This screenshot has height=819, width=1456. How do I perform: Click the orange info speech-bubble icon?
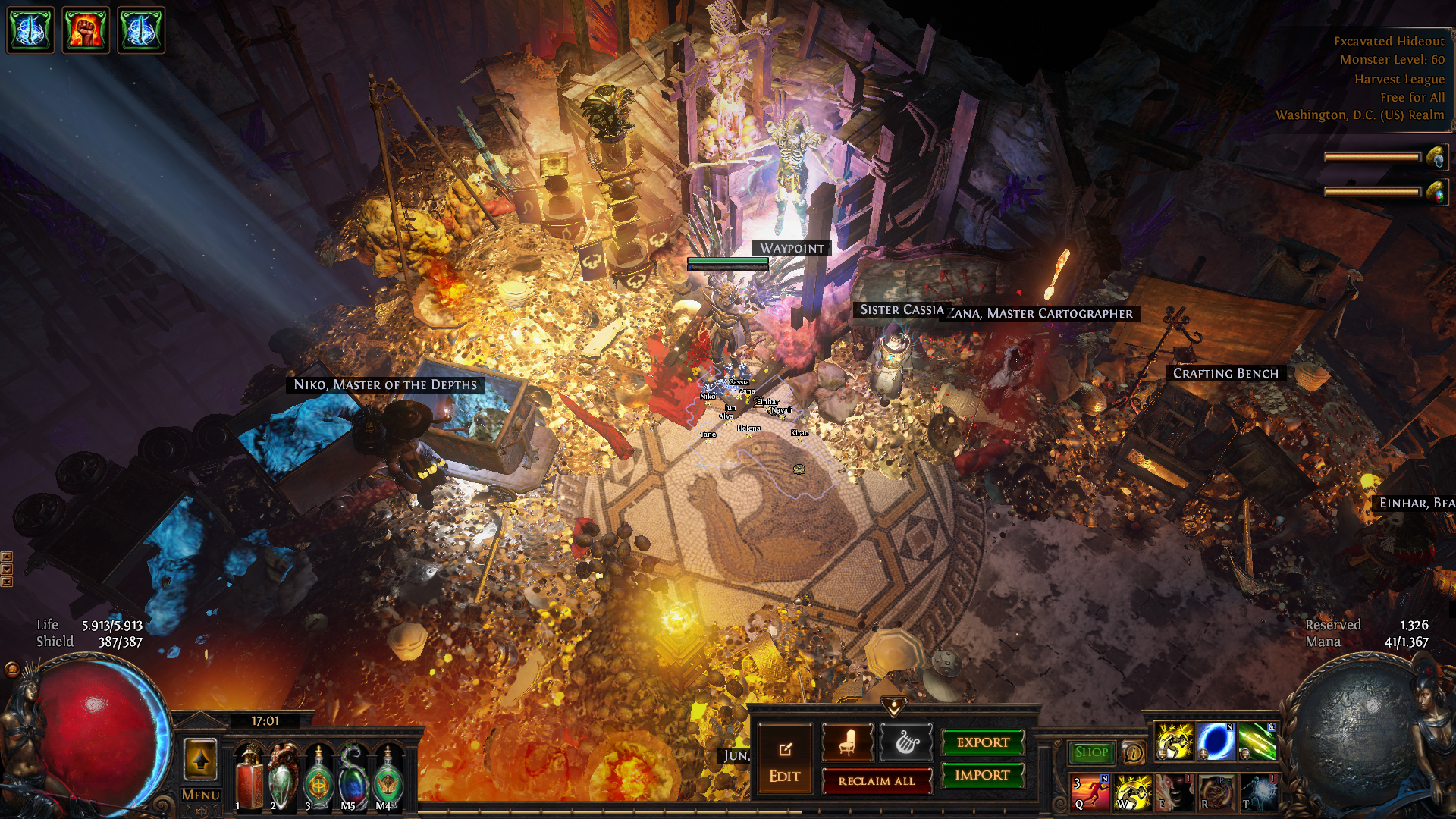coord(1133,752)
